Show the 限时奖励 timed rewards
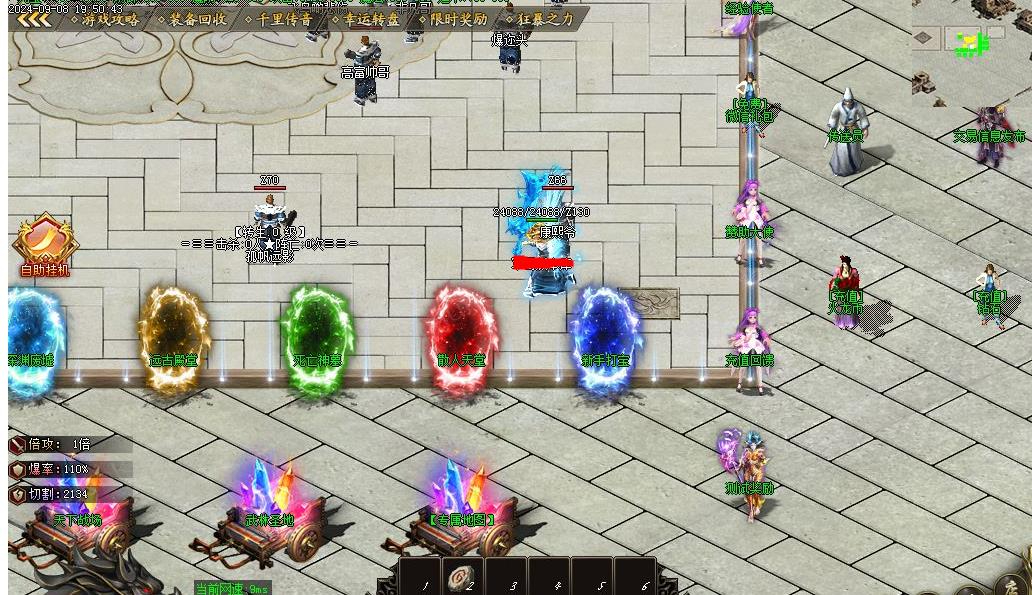Image resolution: width=1032 pixels, height=595 pixels. pos(457,19)
